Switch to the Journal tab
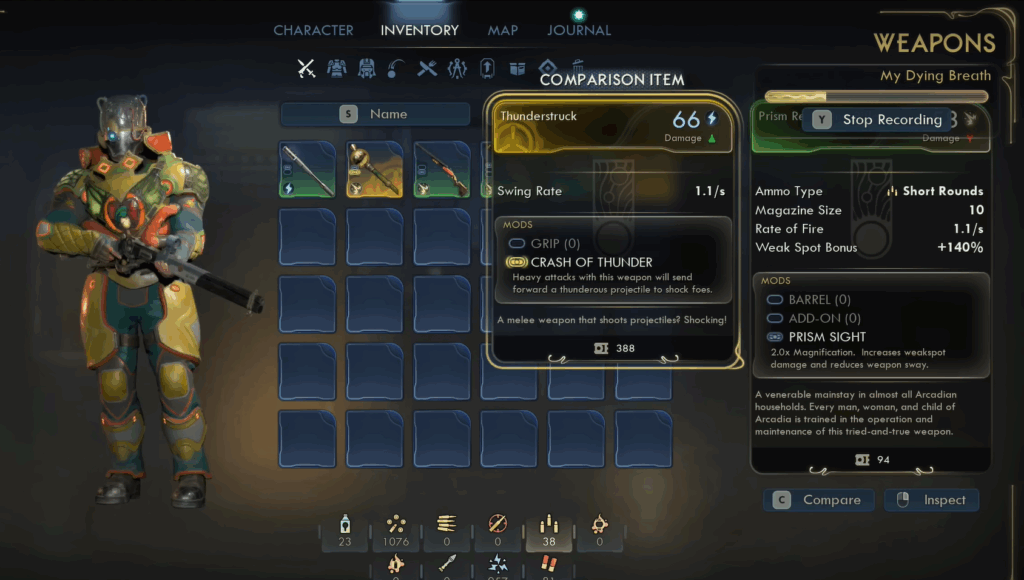 click(x=579, y=30)
